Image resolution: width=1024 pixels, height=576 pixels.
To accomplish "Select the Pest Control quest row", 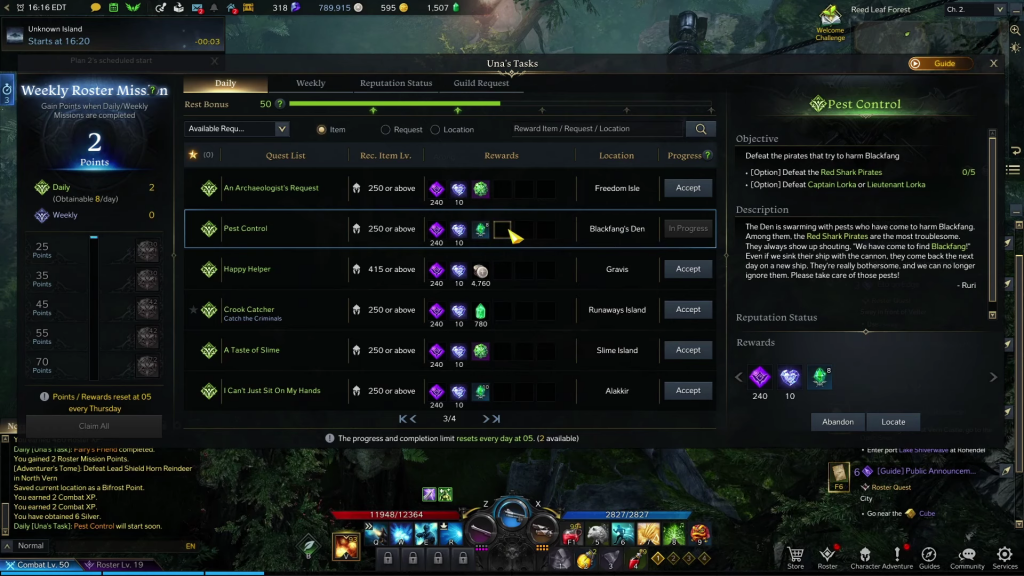I will [x=285, y=229].
